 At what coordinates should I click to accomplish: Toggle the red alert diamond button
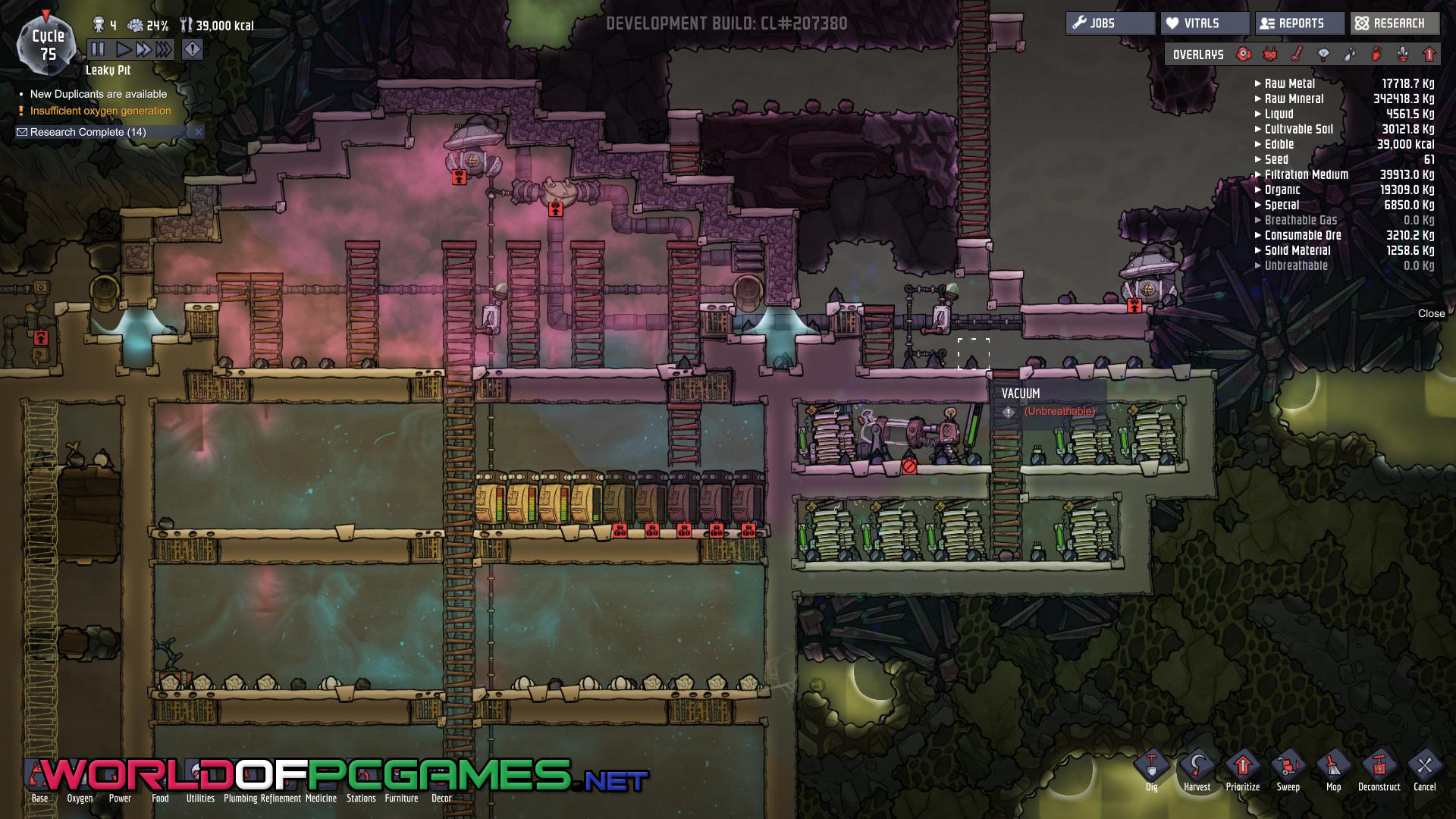(193, 50)
